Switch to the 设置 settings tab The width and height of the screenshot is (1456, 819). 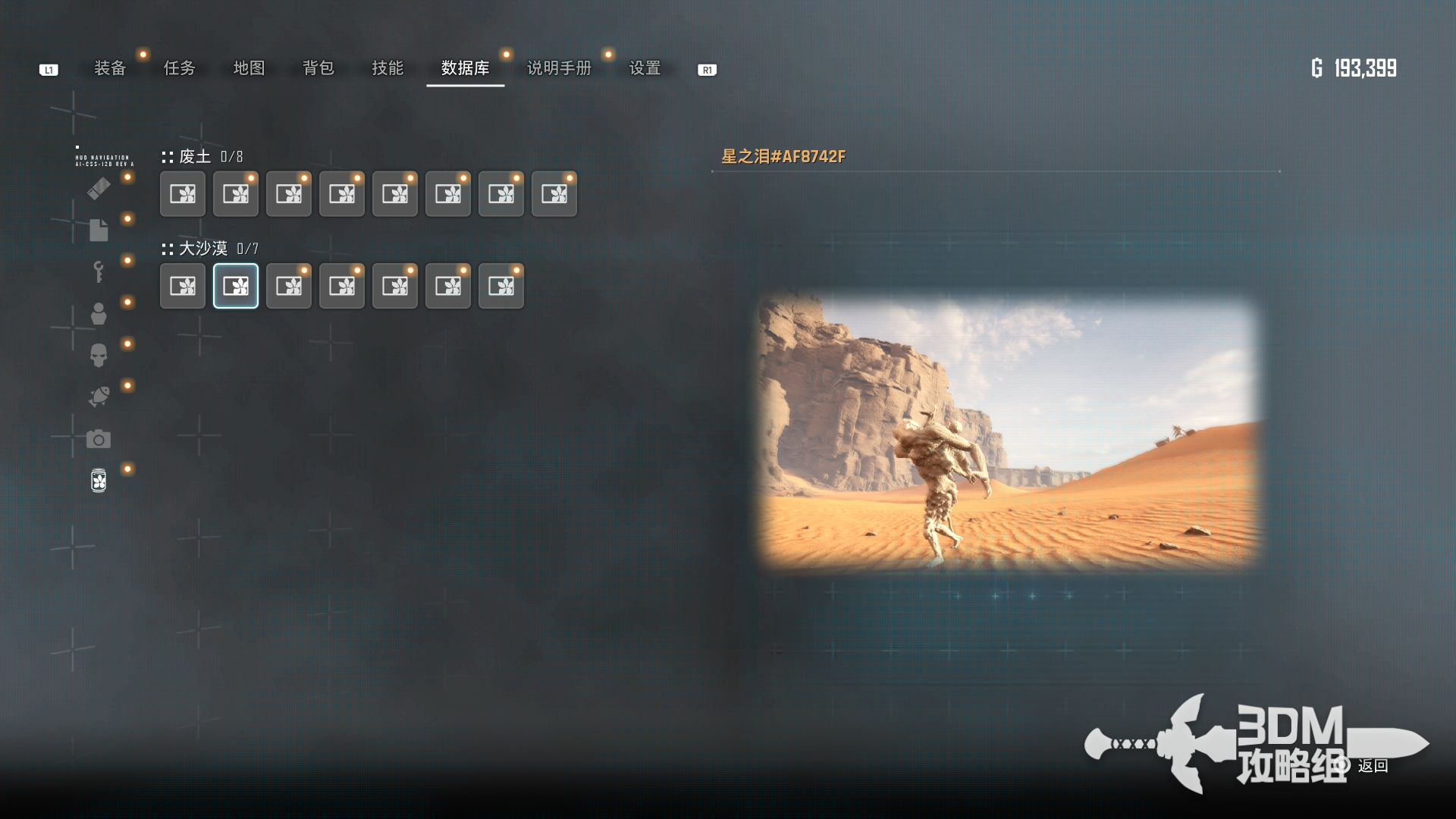click(x=645, y=68)
